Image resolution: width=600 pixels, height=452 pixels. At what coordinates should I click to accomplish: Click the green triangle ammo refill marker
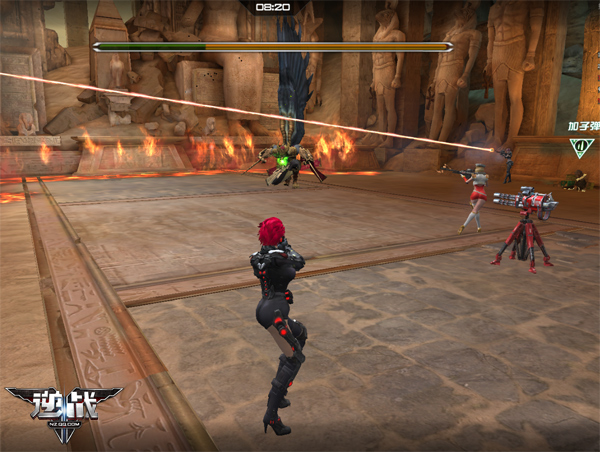579,147
